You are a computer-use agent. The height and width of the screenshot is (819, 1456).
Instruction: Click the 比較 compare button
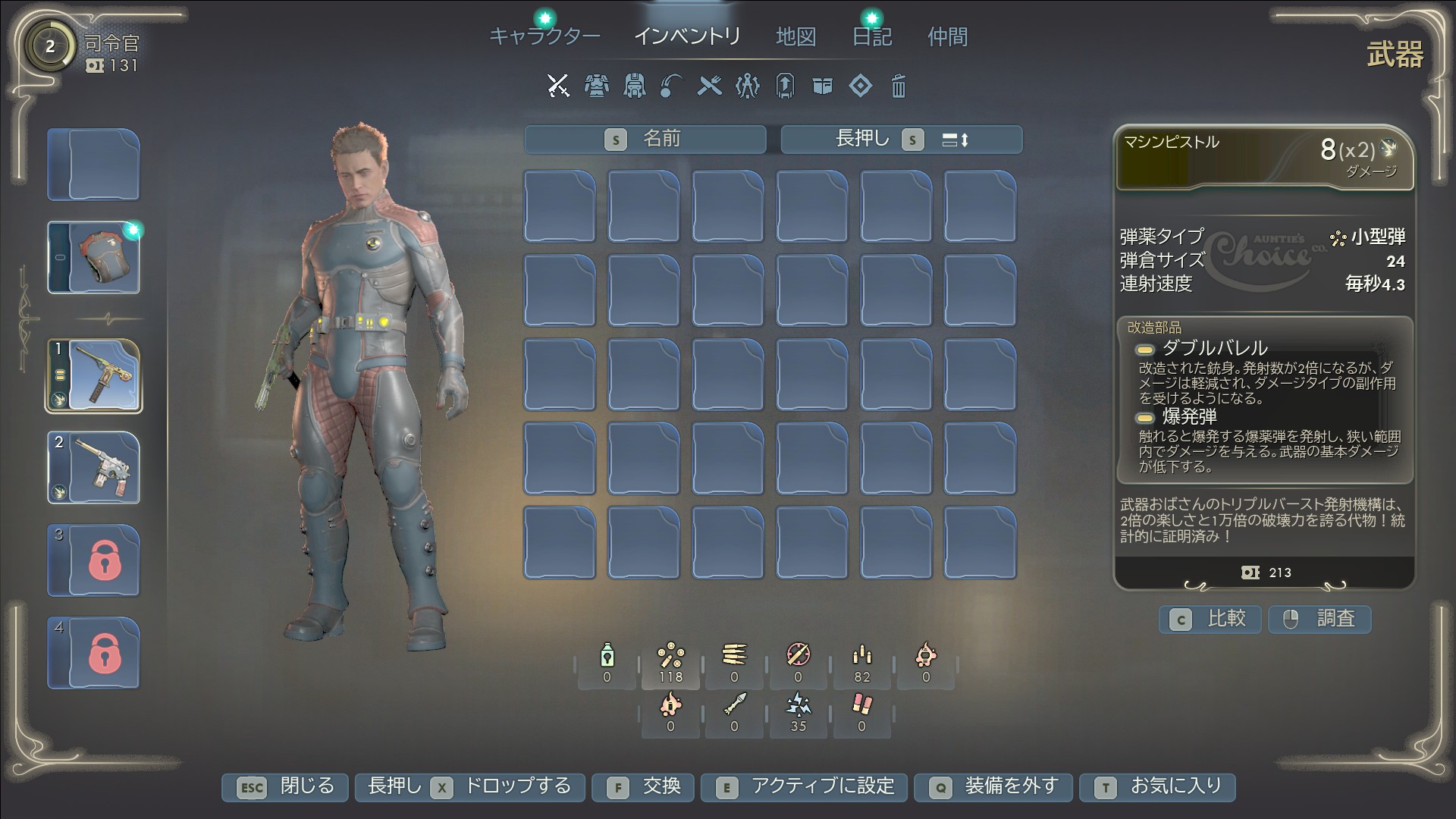coord(1210,620)
